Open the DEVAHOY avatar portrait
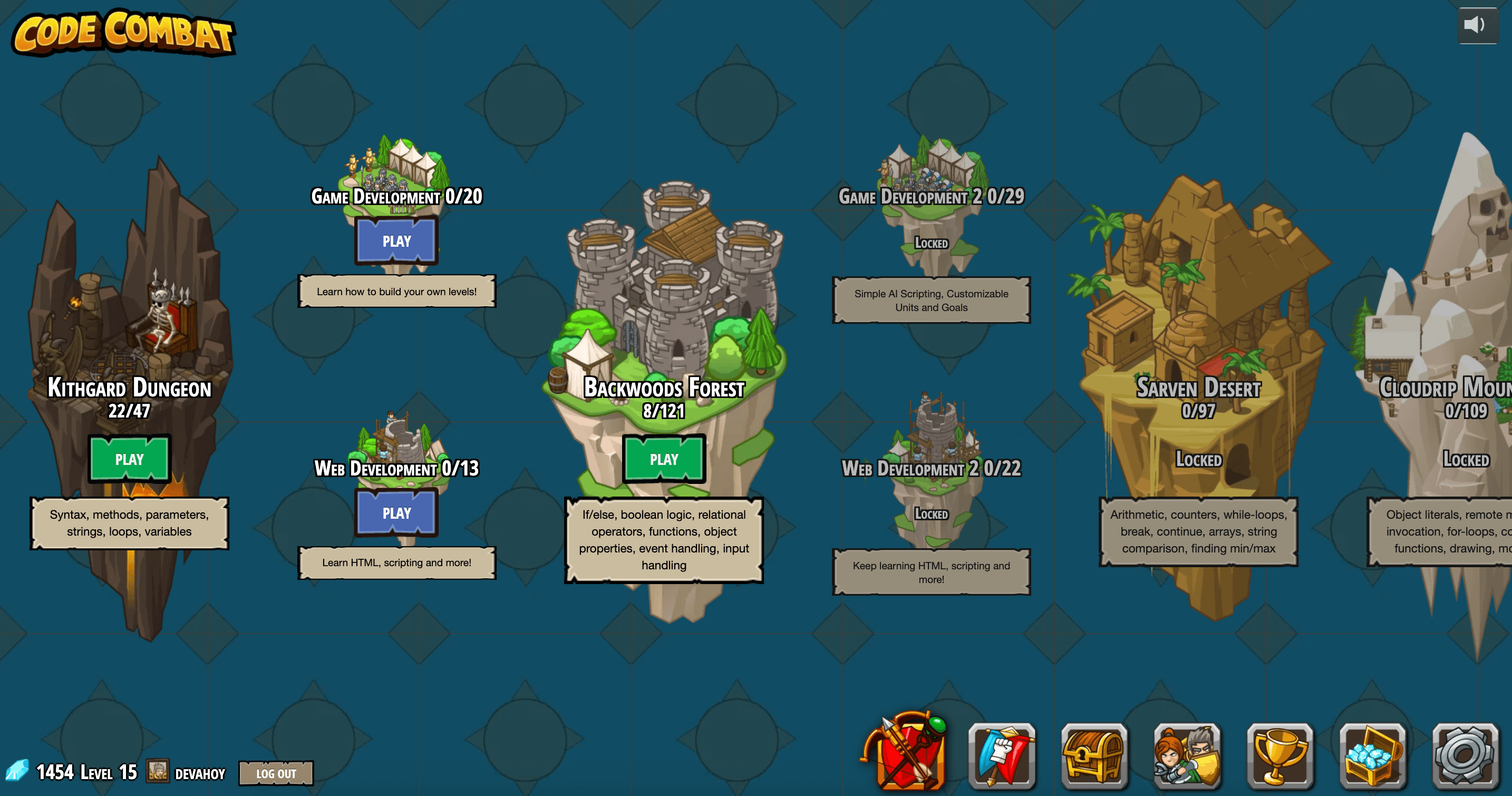 click(157, 772)
